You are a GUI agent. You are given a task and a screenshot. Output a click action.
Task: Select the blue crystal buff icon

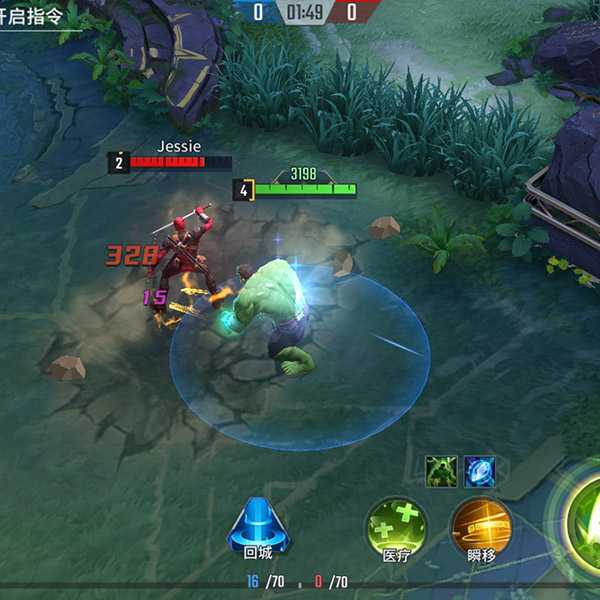[479, 471]
